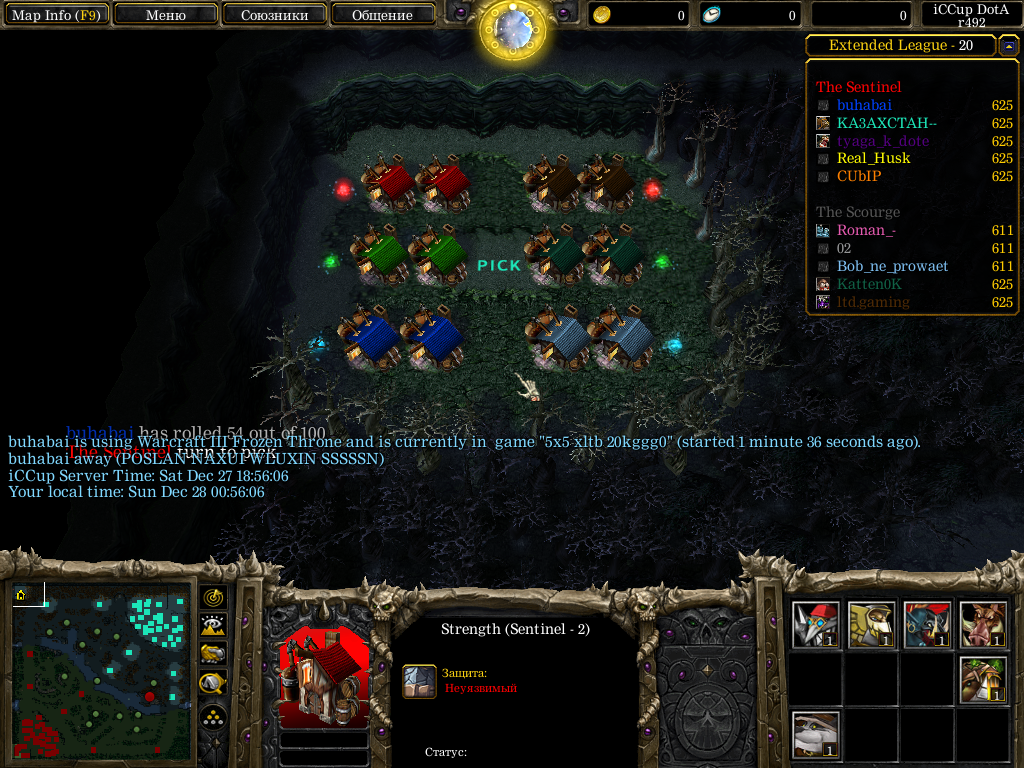Pick the blue troll hero
Image resolution: width=1024 pixels, height=768 pixels.
928,625
